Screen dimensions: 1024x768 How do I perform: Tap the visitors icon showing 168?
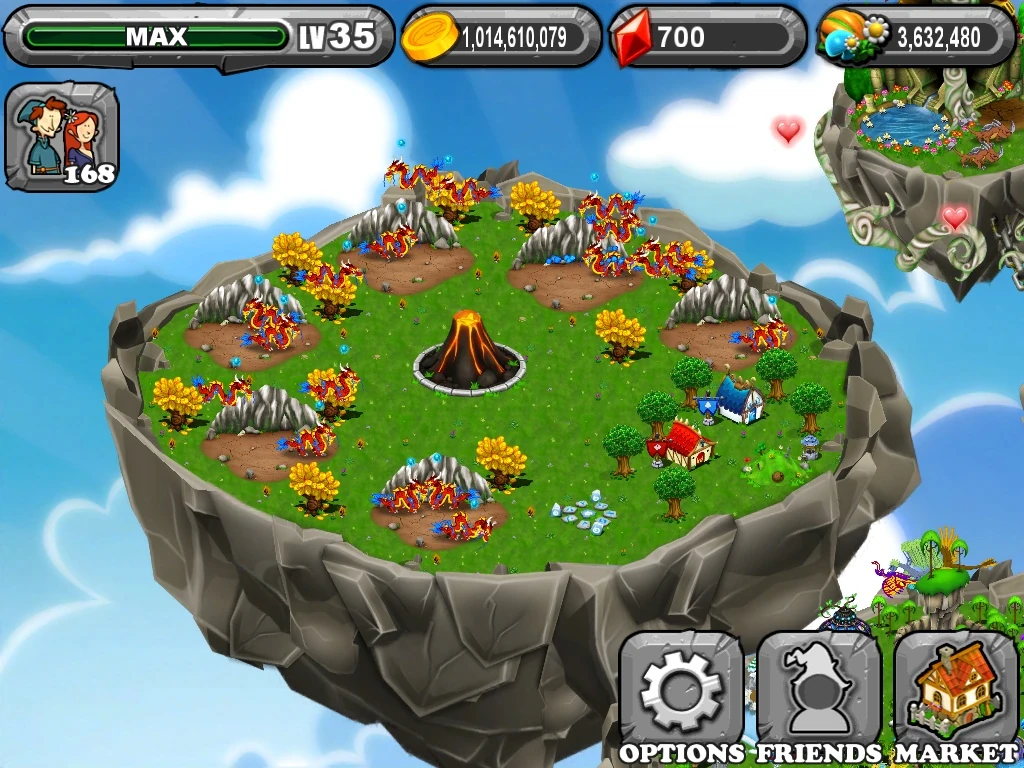click(62, 137)
